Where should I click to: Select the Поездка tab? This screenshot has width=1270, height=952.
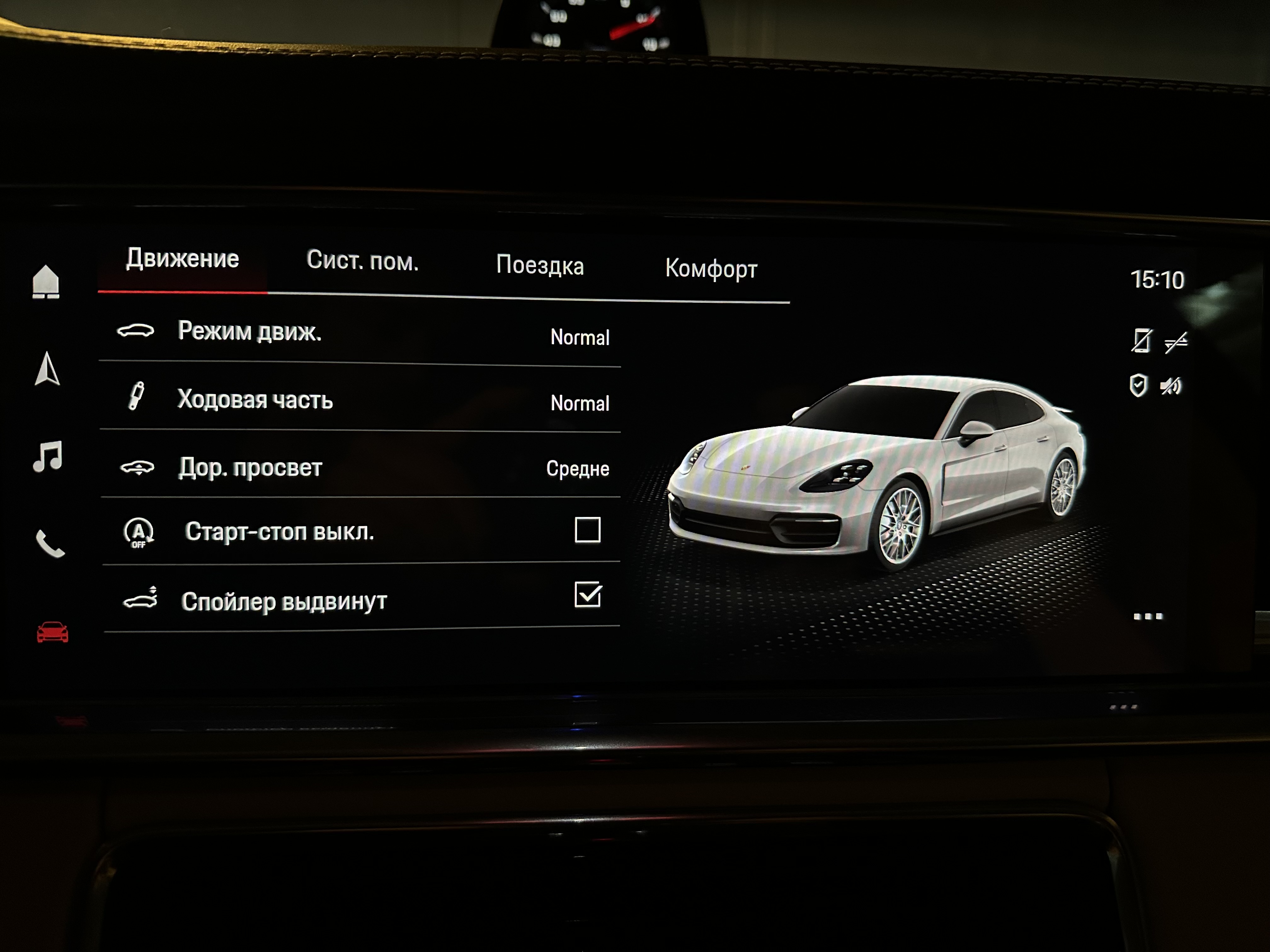540,265
